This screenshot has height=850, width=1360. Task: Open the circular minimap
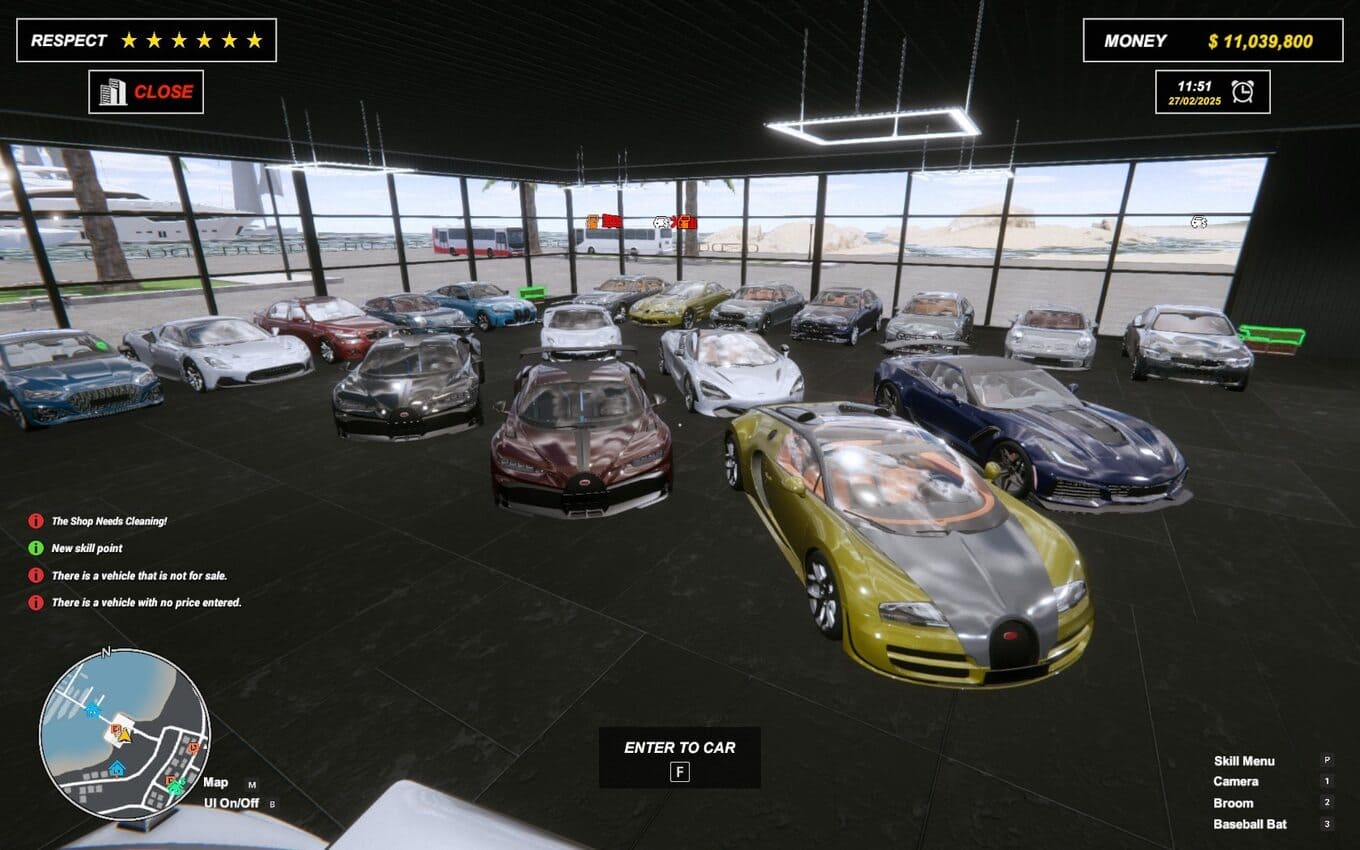(124, 734)
